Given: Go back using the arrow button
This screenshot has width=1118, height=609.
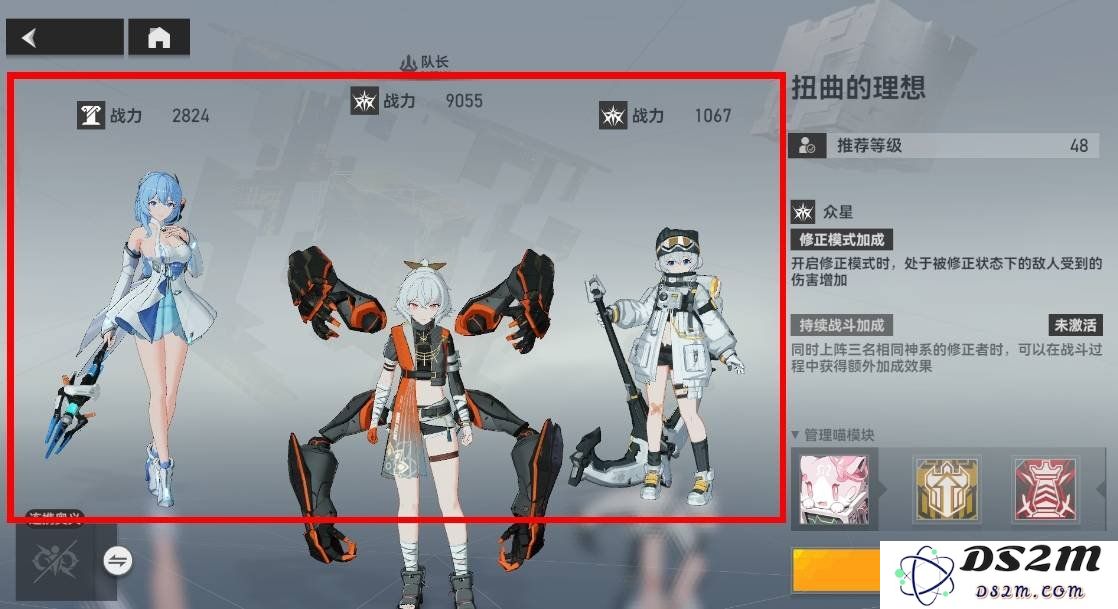Looking at the screenshot, I should [64, 38].
